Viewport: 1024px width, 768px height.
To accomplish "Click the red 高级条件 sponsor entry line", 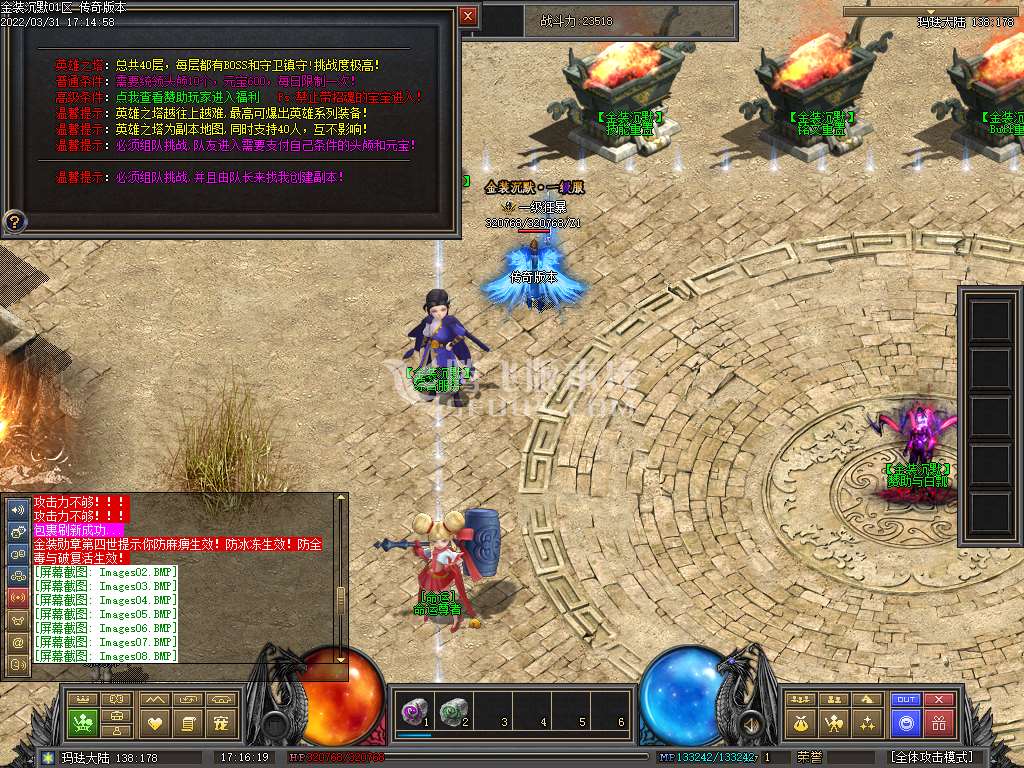I will tap(238, 97).
